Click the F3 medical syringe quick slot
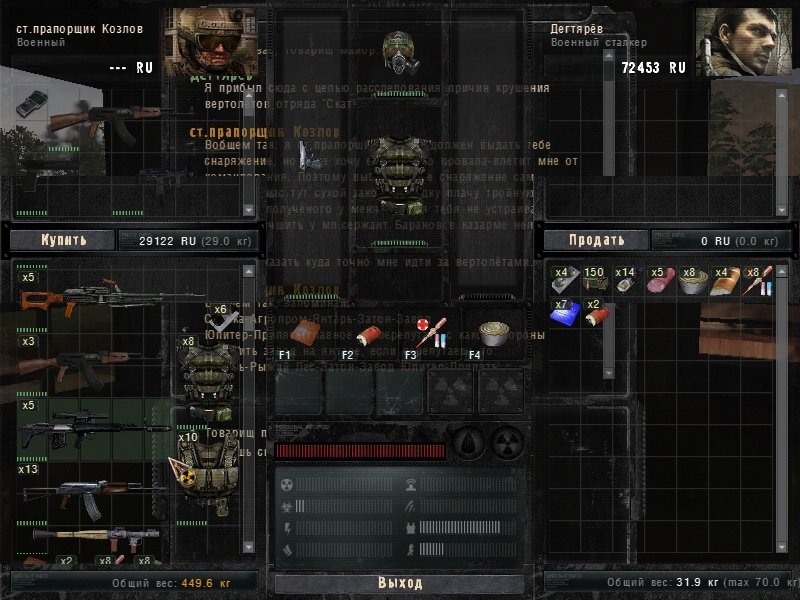This screenshot has height=600, width=800. 430,332
